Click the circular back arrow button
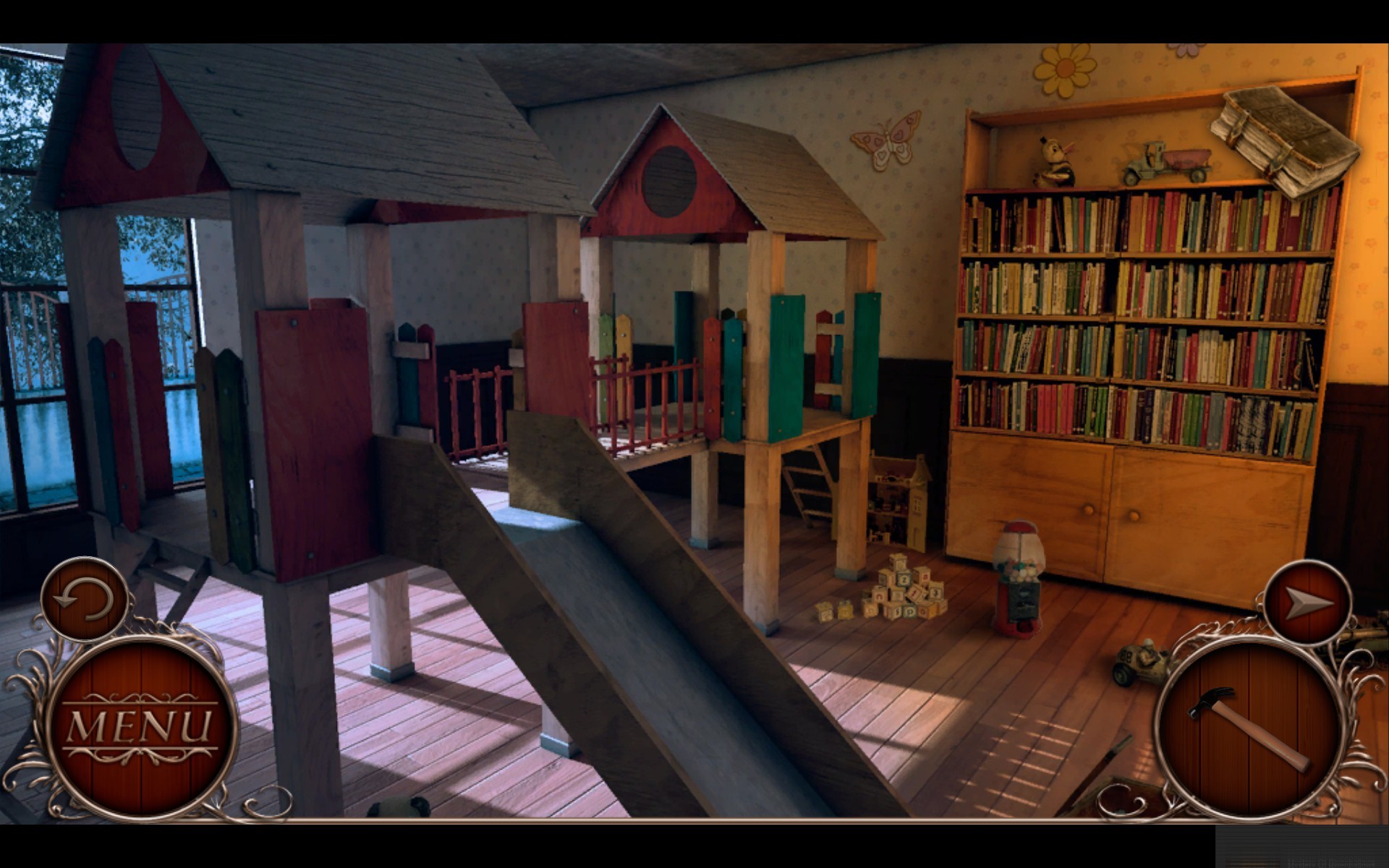Screen dimensions: 1389x868 tap(85, 599)
